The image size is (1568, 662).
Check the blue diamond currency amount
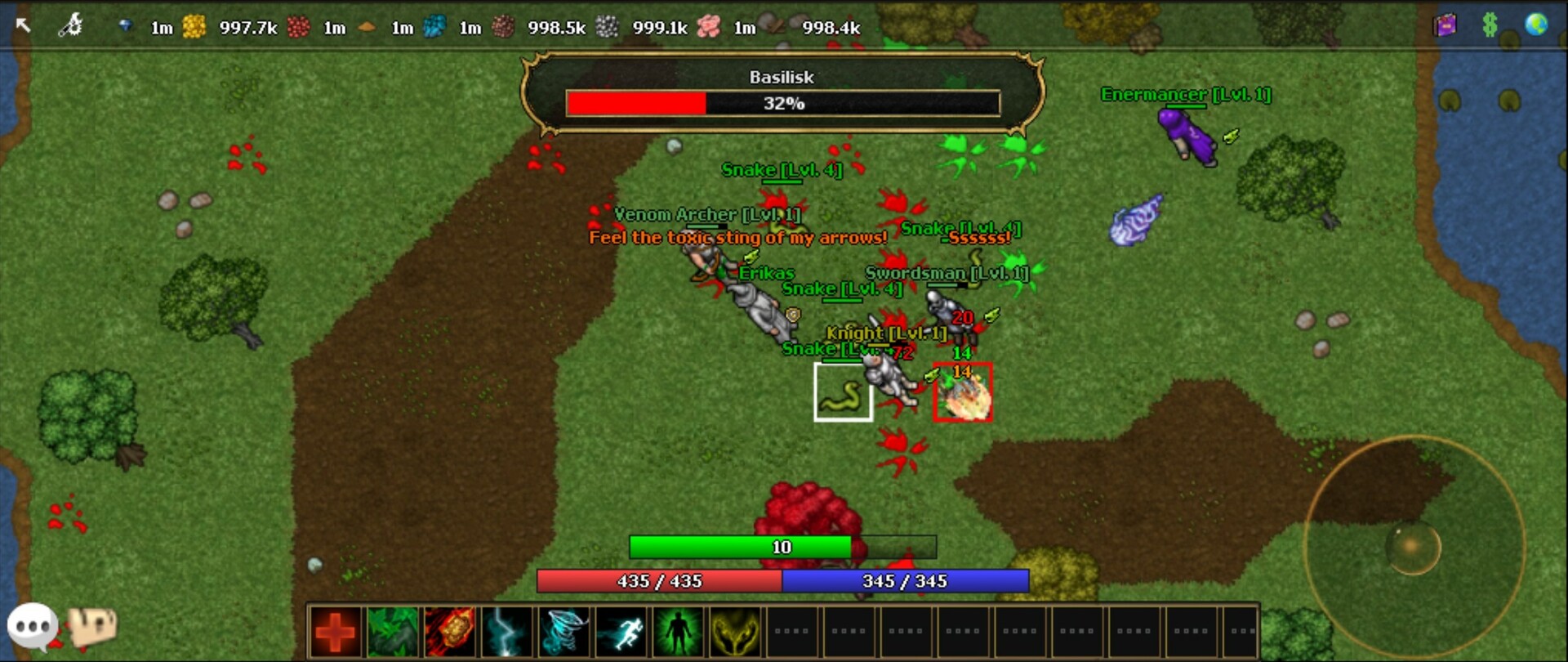tap(127, 25)
